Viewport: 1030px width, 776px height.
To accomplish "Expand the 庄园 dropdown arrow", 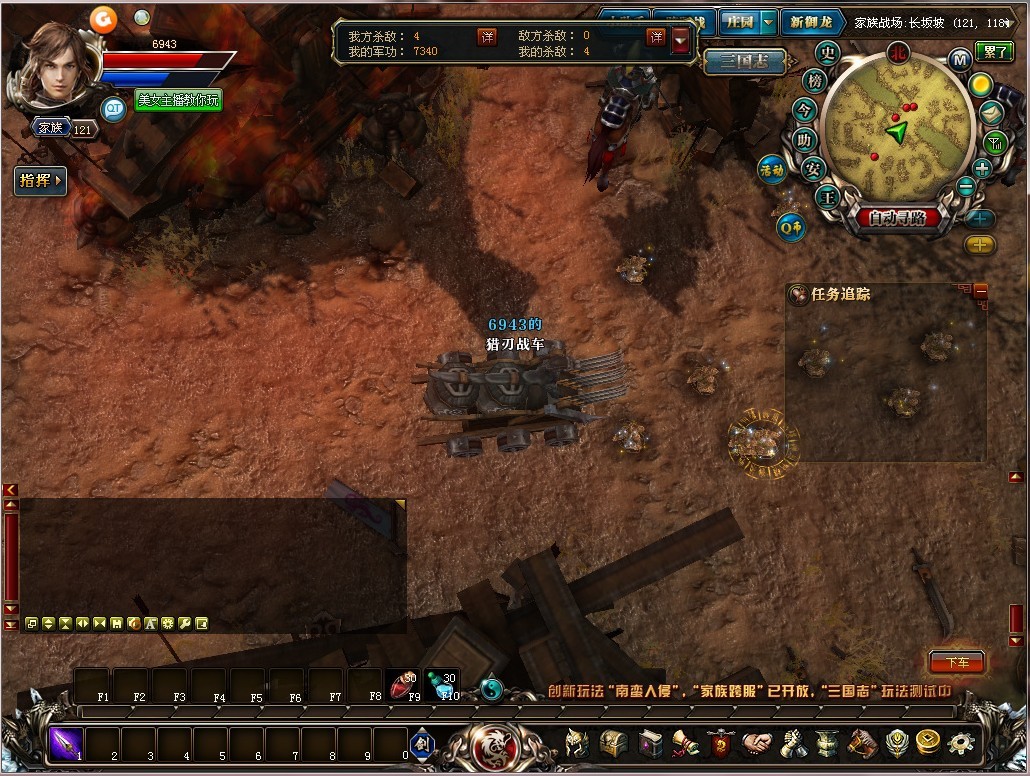I will (x=767, y=22).
